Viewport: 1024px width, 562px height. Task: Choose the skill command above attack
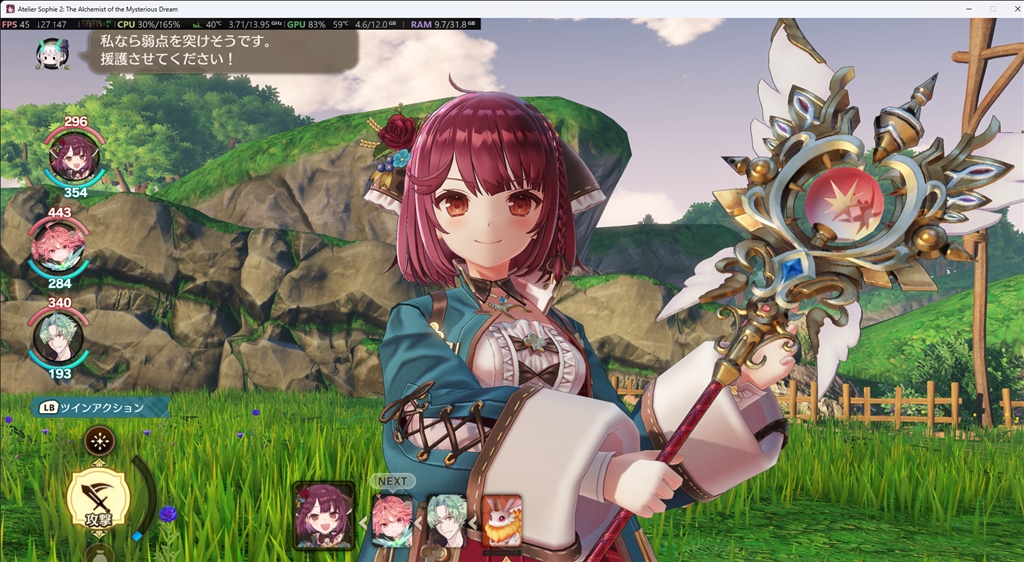click(x=98, y=439)
